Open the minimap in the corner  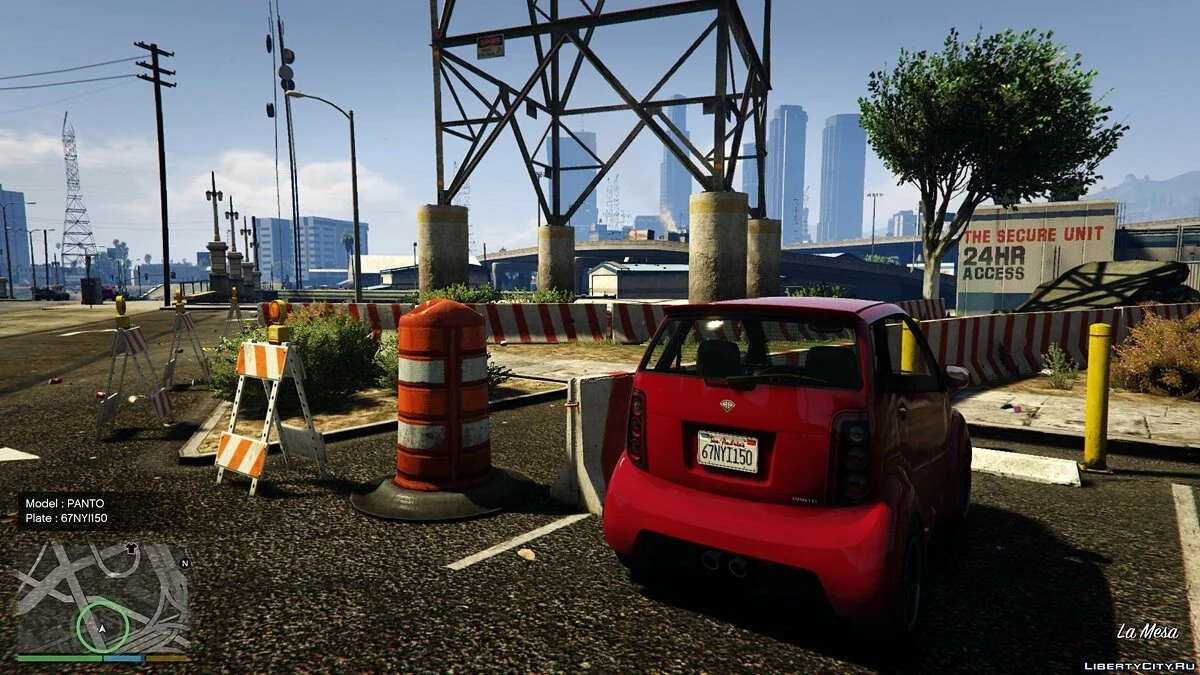pyautogui.click(x=102, y=598)
